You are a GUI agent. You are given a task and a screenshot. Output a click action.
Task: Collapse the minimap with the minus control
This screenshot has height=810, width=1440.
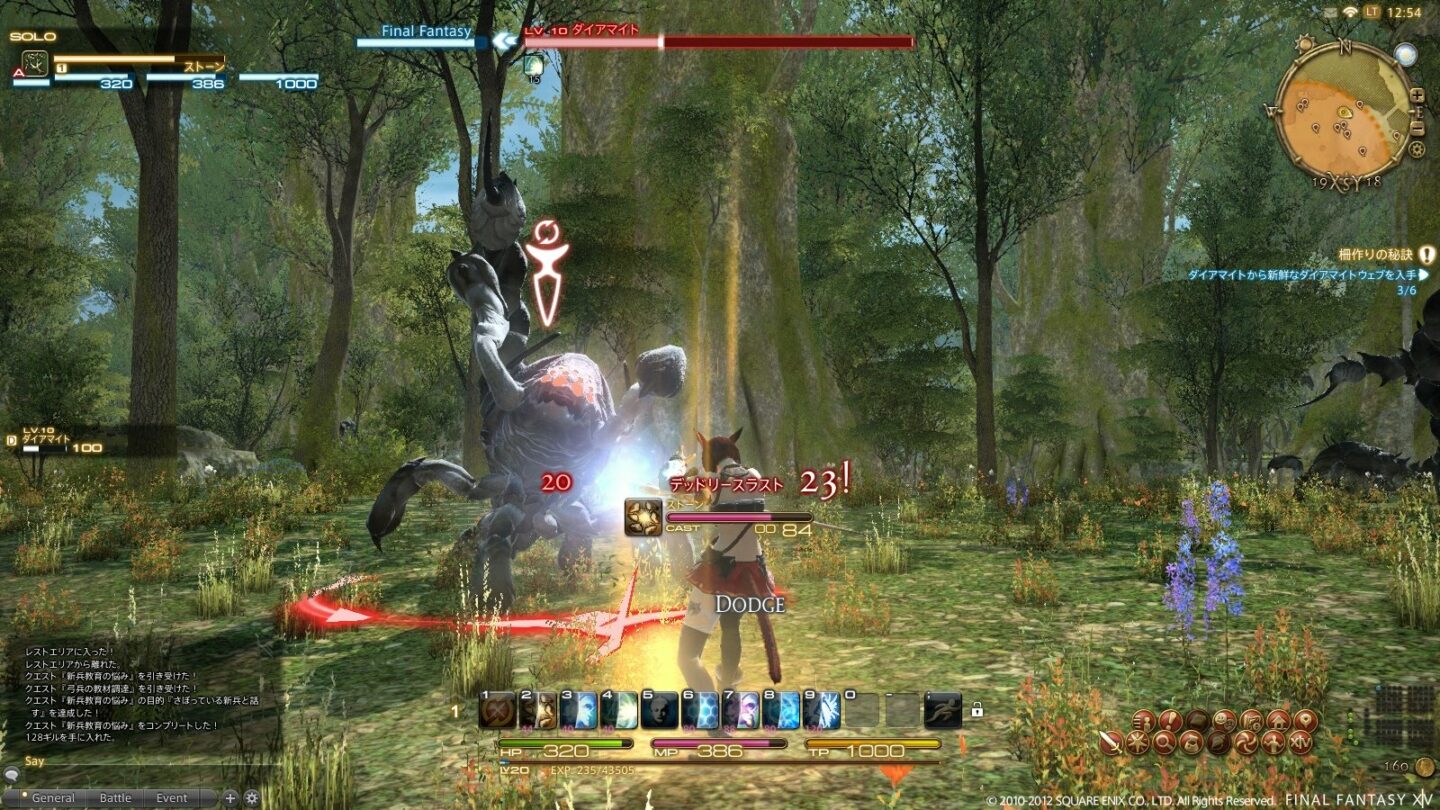click(1418, 128)
